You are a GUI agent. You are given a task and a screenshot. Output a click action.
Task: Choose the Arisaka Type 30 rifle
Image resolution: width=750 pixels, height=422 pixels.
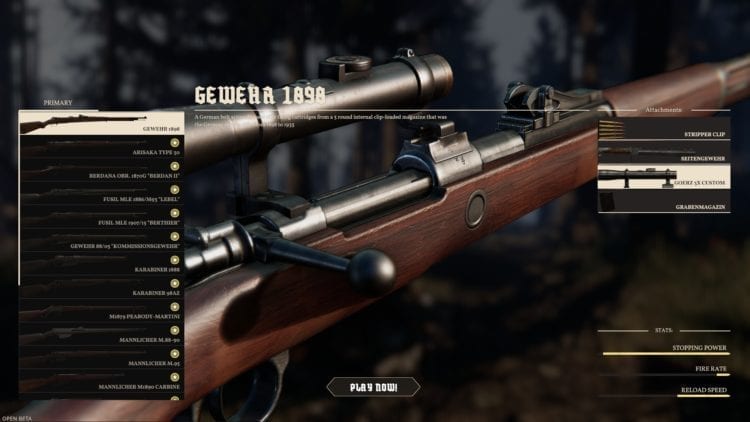click(x=100, y=147)
